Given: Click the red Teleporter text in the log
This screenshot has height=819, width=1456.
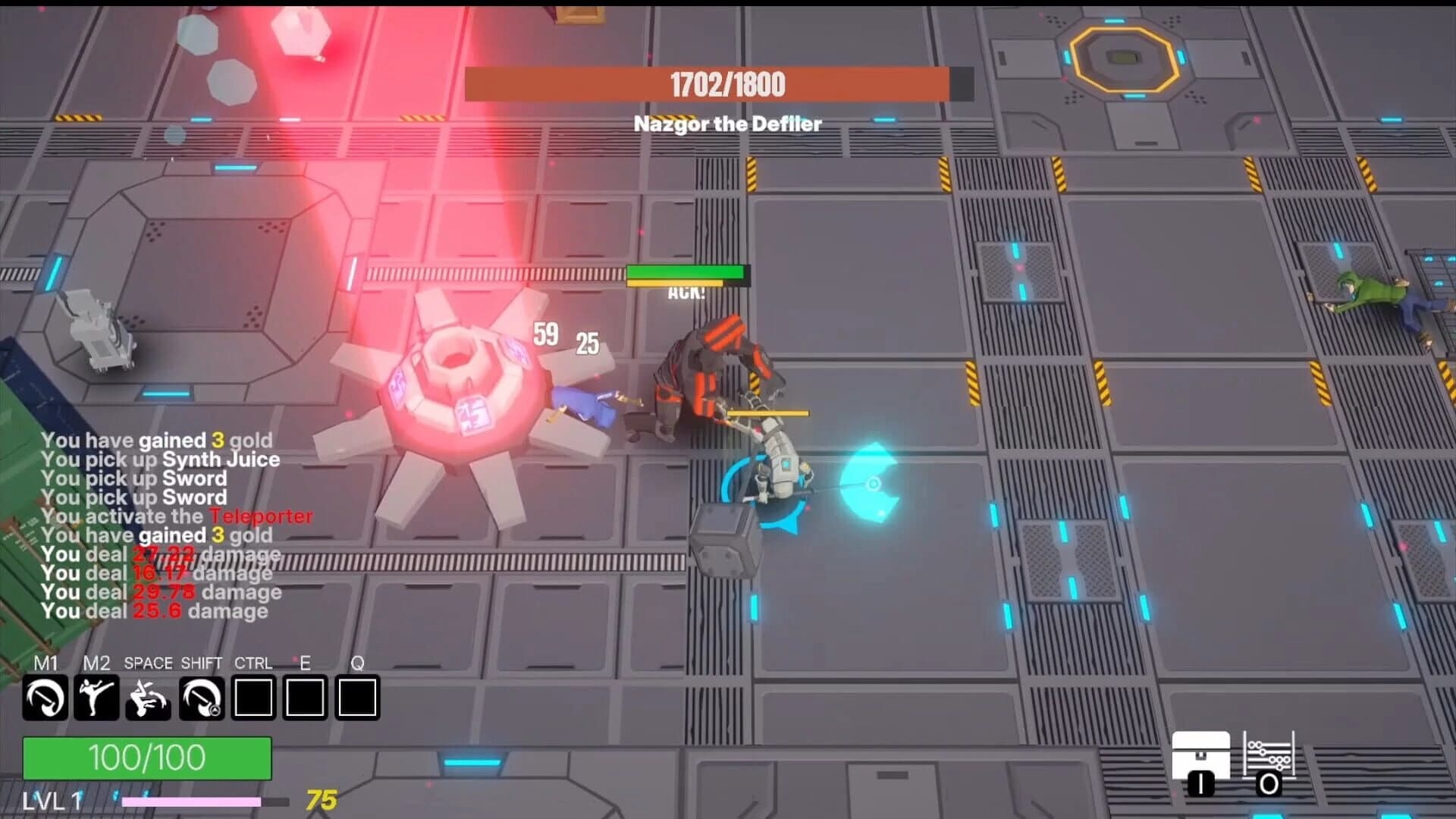Looking at the screenshot, I should tap(262, 516).
